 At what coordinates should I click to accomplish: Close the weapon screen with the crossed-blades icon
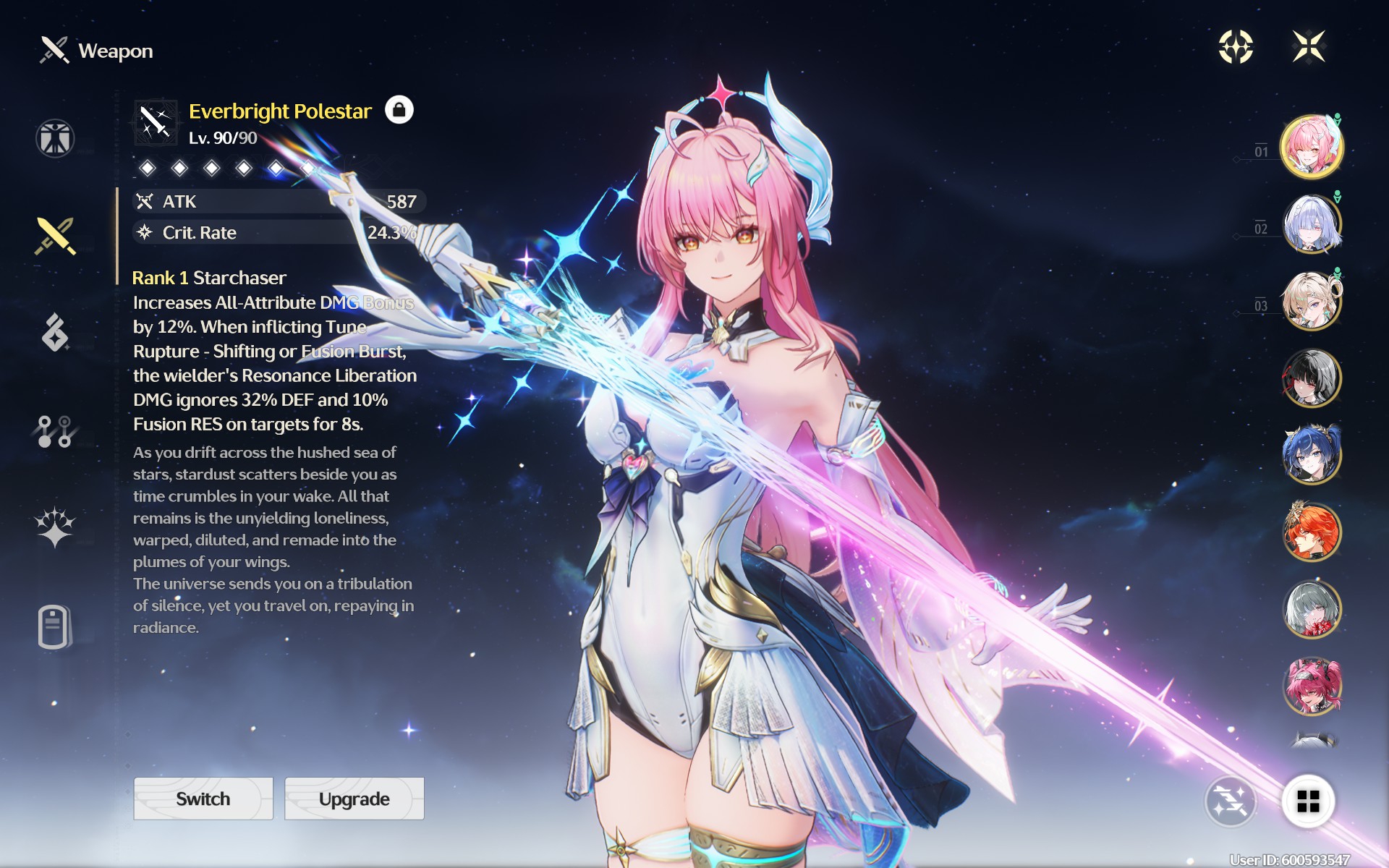[x=1309, y=47]
